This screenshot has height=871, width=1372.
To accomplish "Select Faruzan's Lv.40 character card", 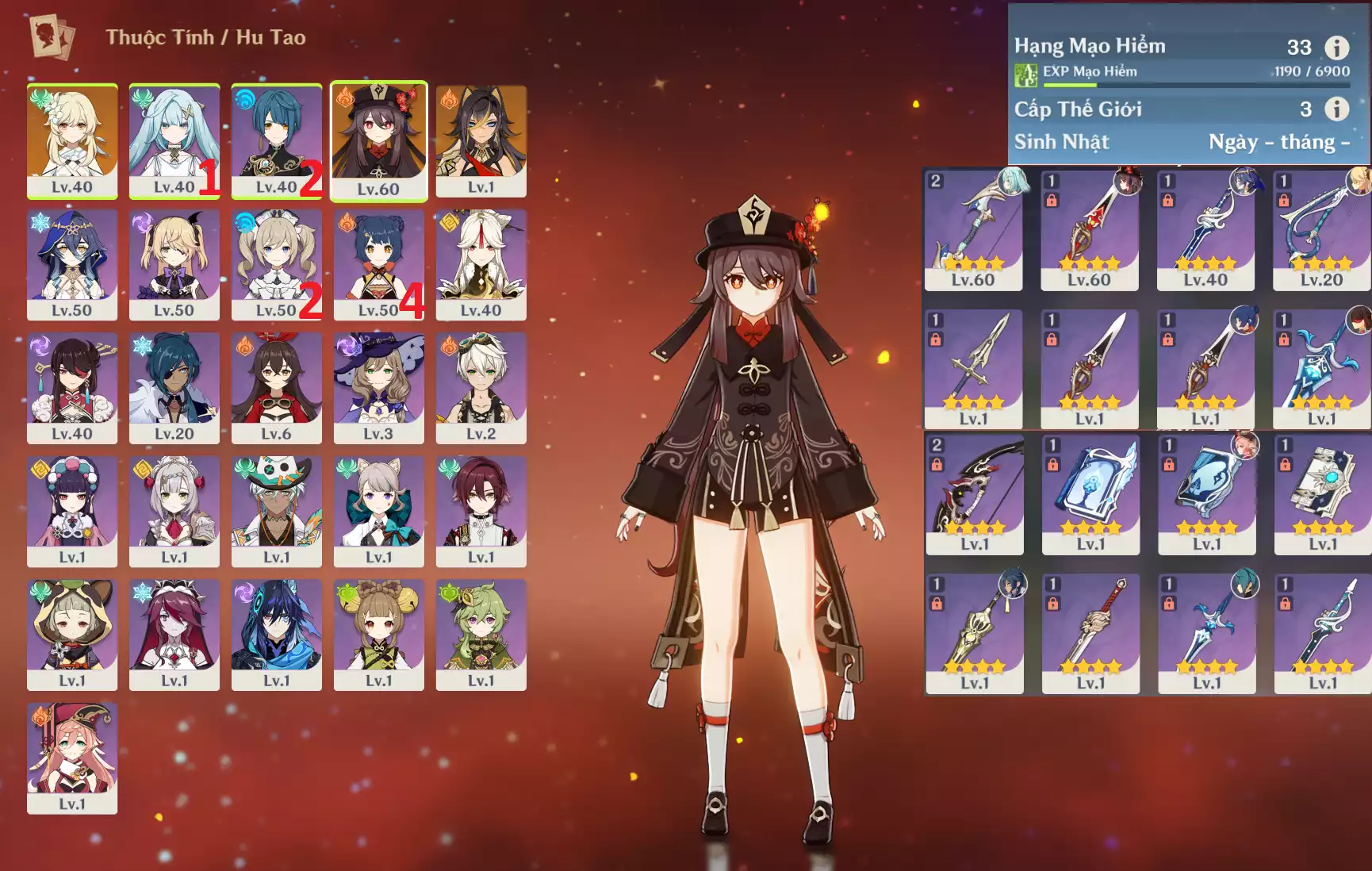I will [174, 140].
